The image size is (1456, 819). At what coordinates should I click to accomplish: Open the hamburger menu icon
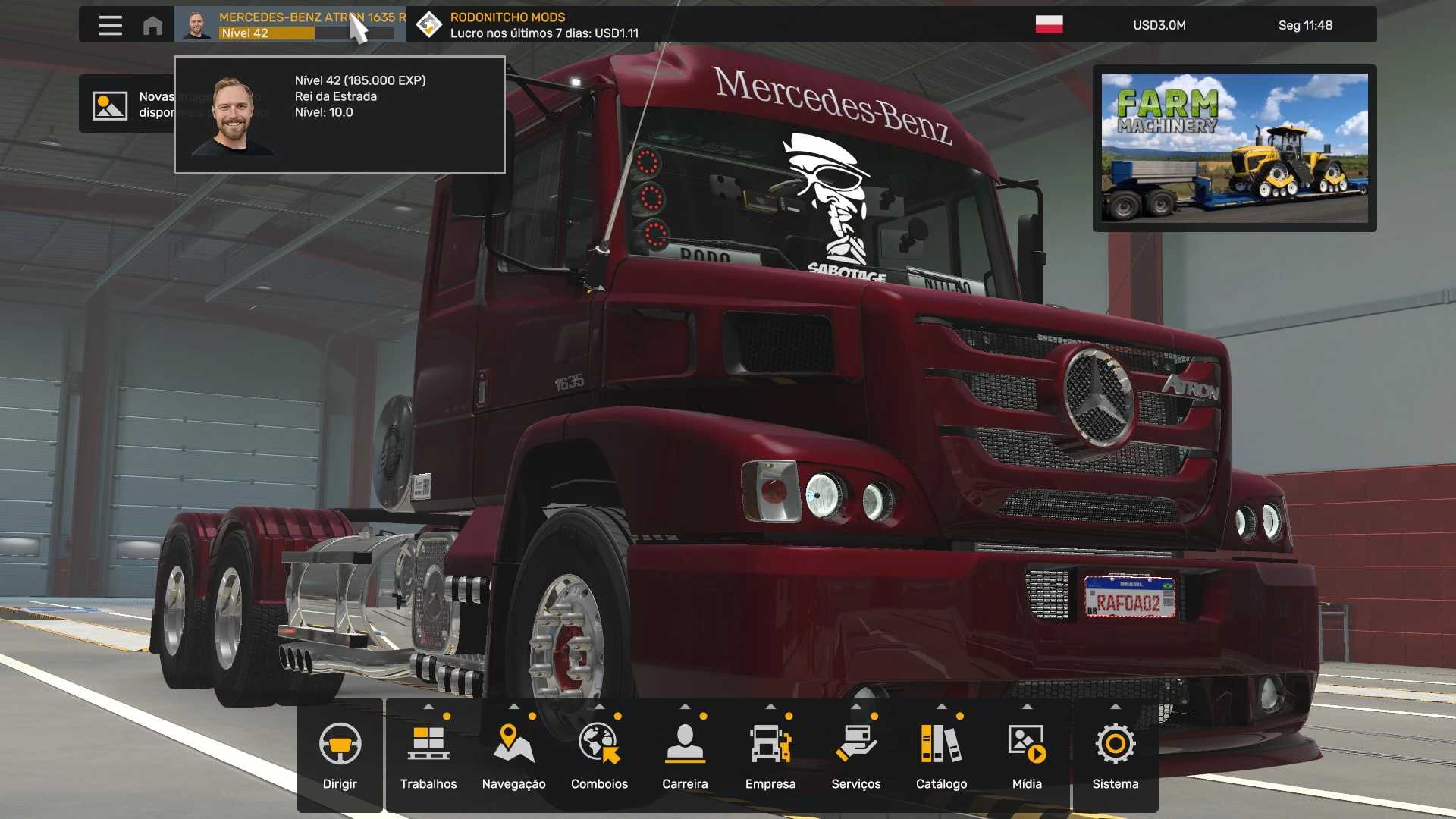[110, 25]
